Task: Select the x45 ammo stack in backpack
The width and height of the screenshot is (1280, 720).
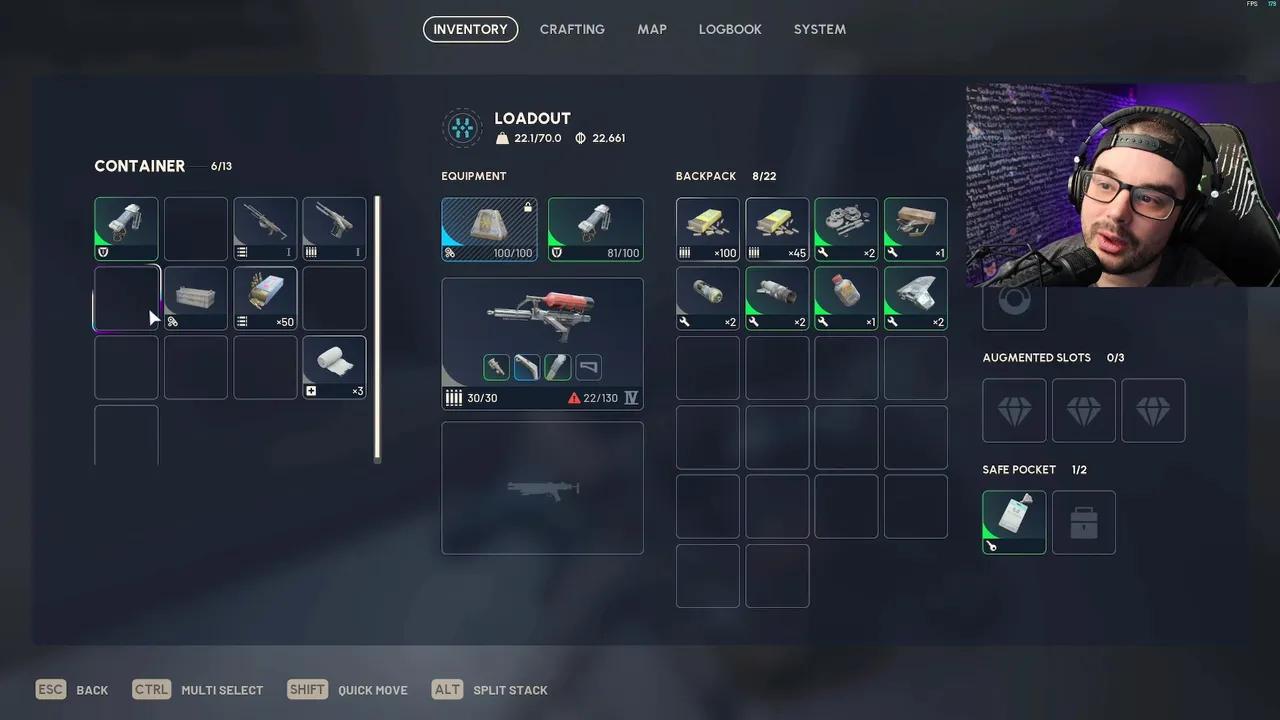Action: tap(777, 229)
